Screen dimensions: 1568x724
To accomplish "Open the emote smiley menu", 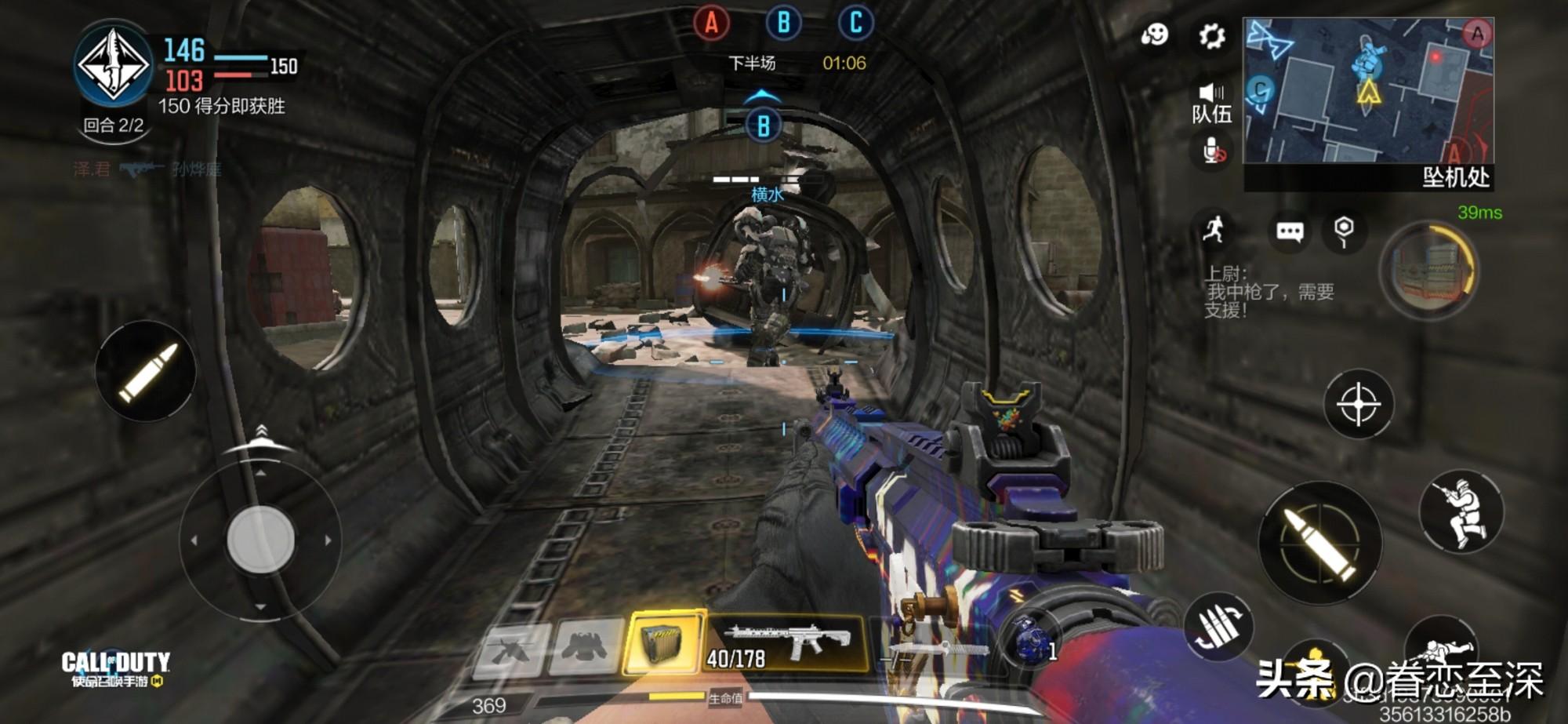I will click(x=1155, y=35).
